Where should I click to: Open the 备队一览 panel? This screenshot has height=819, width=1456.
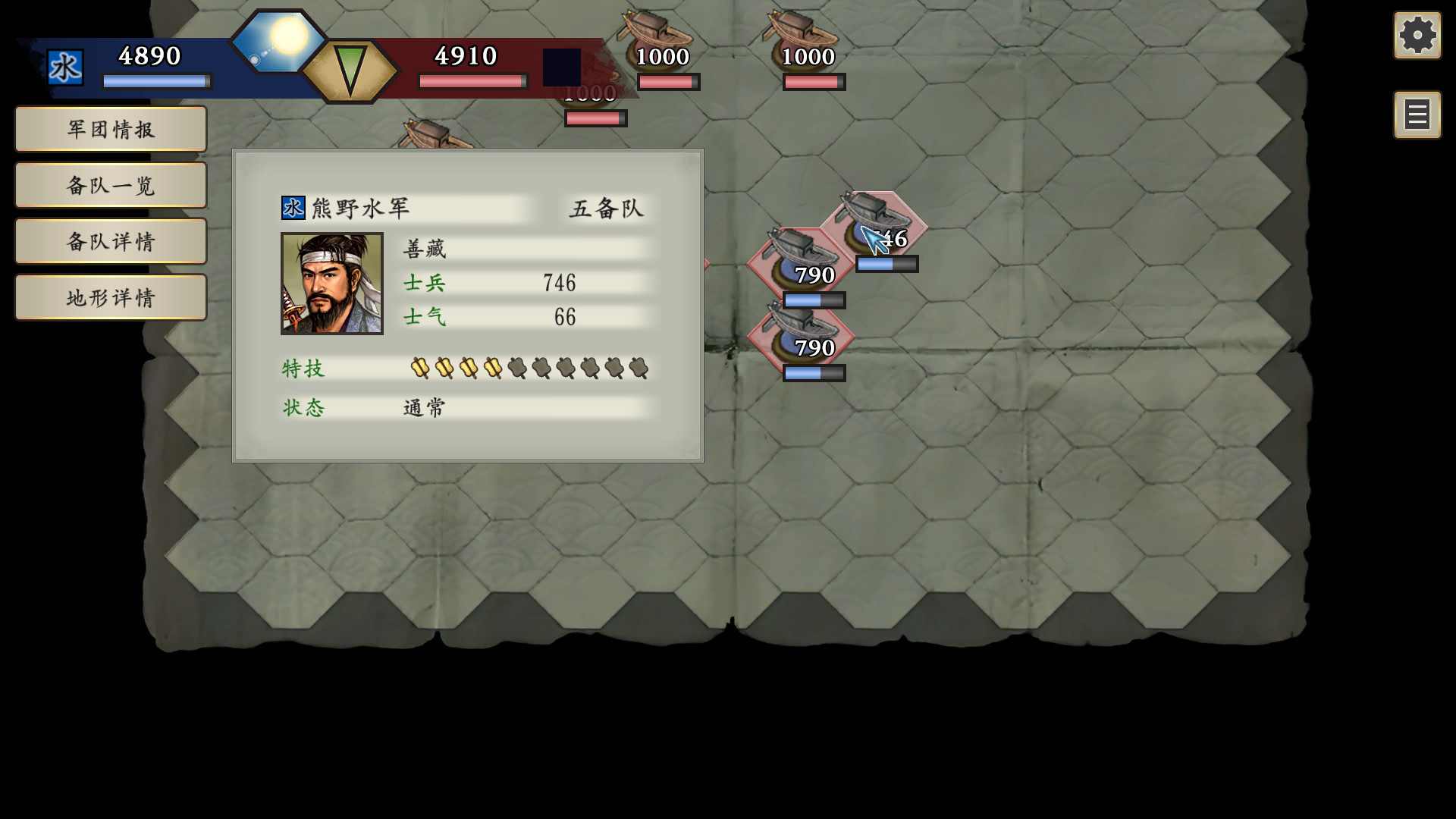[x=110, y=184]
